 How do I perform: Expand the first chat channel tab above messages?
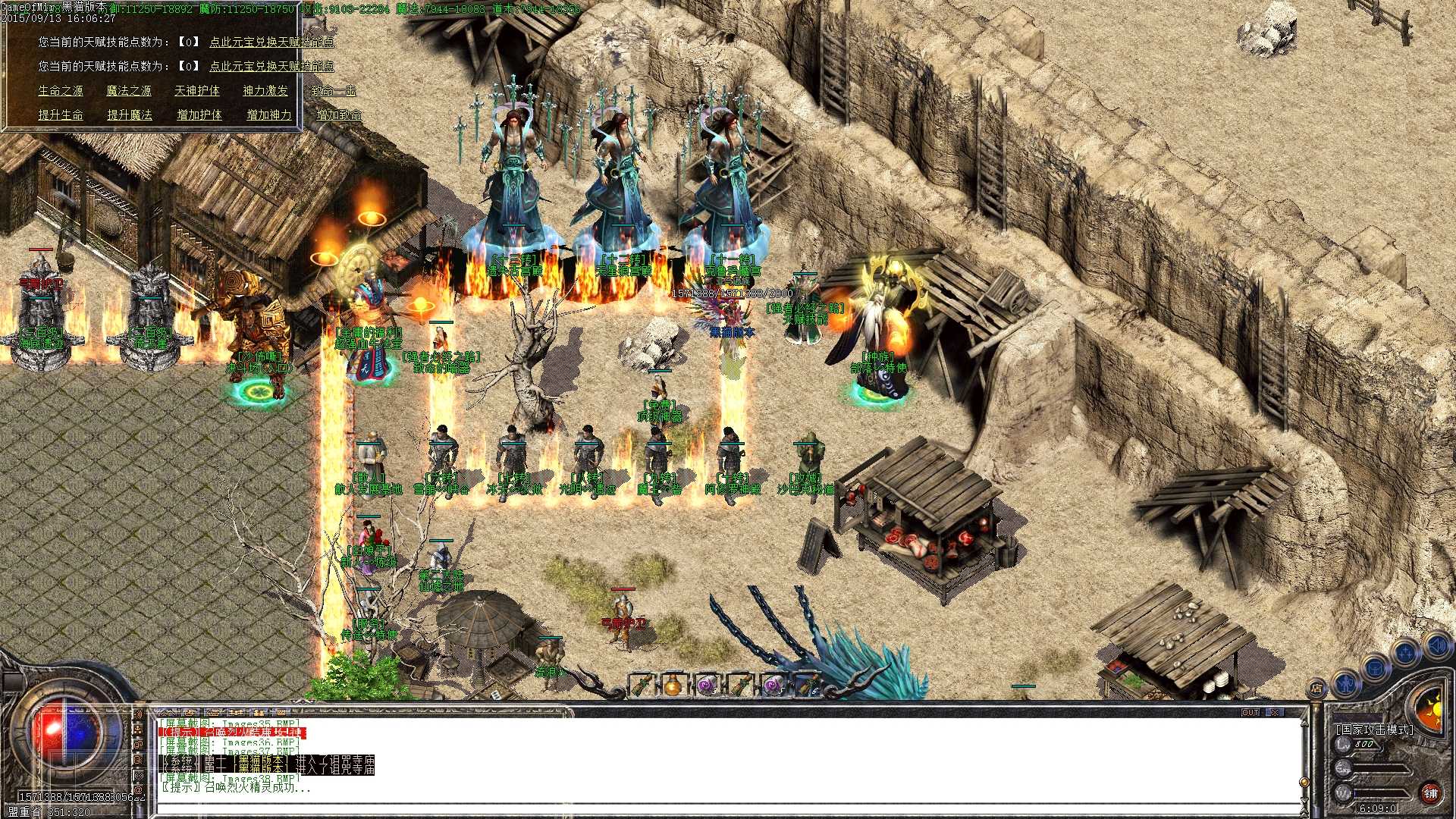pyautogui.click(x=167, y=711)
